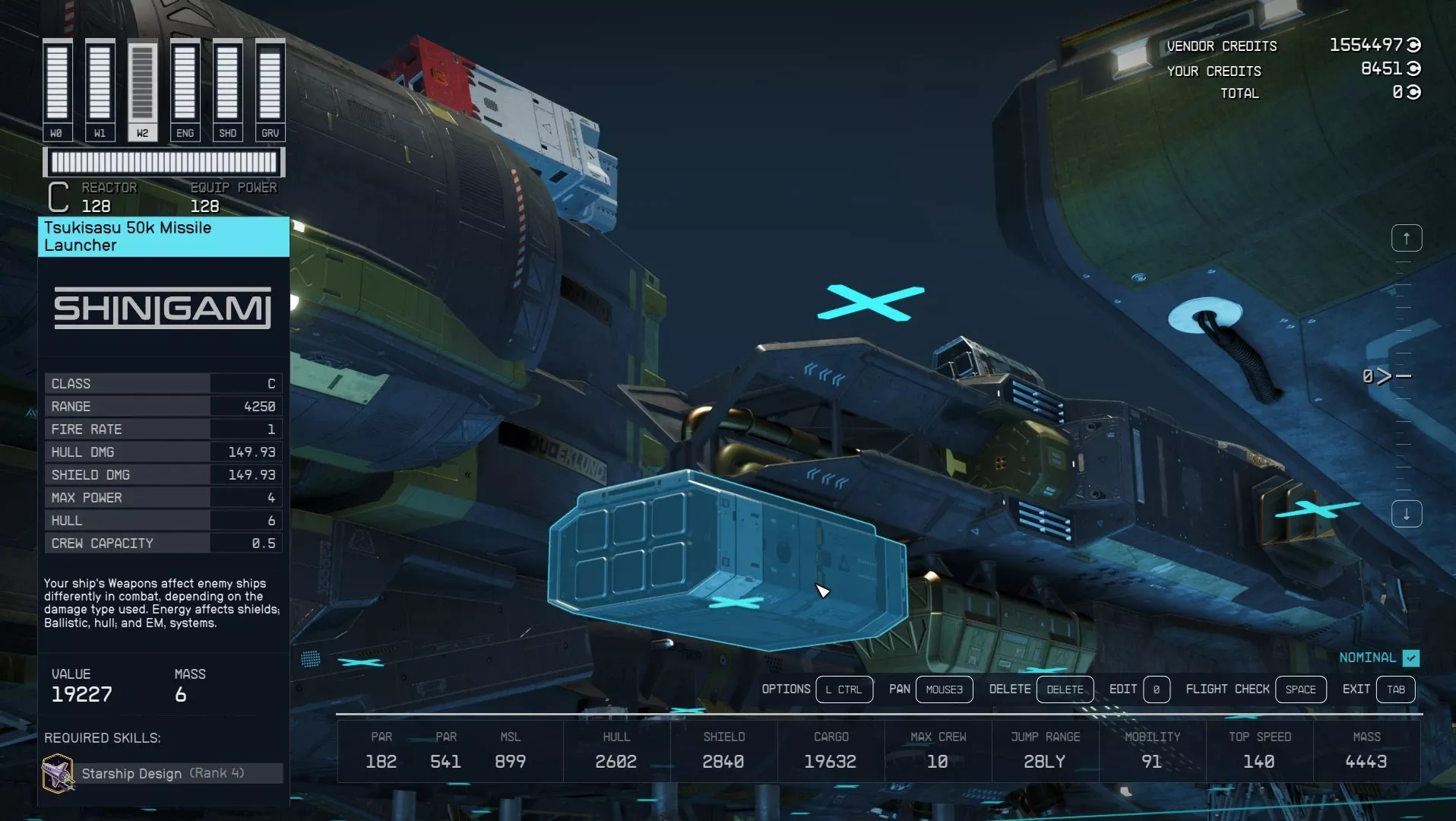Viewport: 1456px width, 821px height.
Task: Click the Starship Design required skill row
Action: (x=163, y=773)
